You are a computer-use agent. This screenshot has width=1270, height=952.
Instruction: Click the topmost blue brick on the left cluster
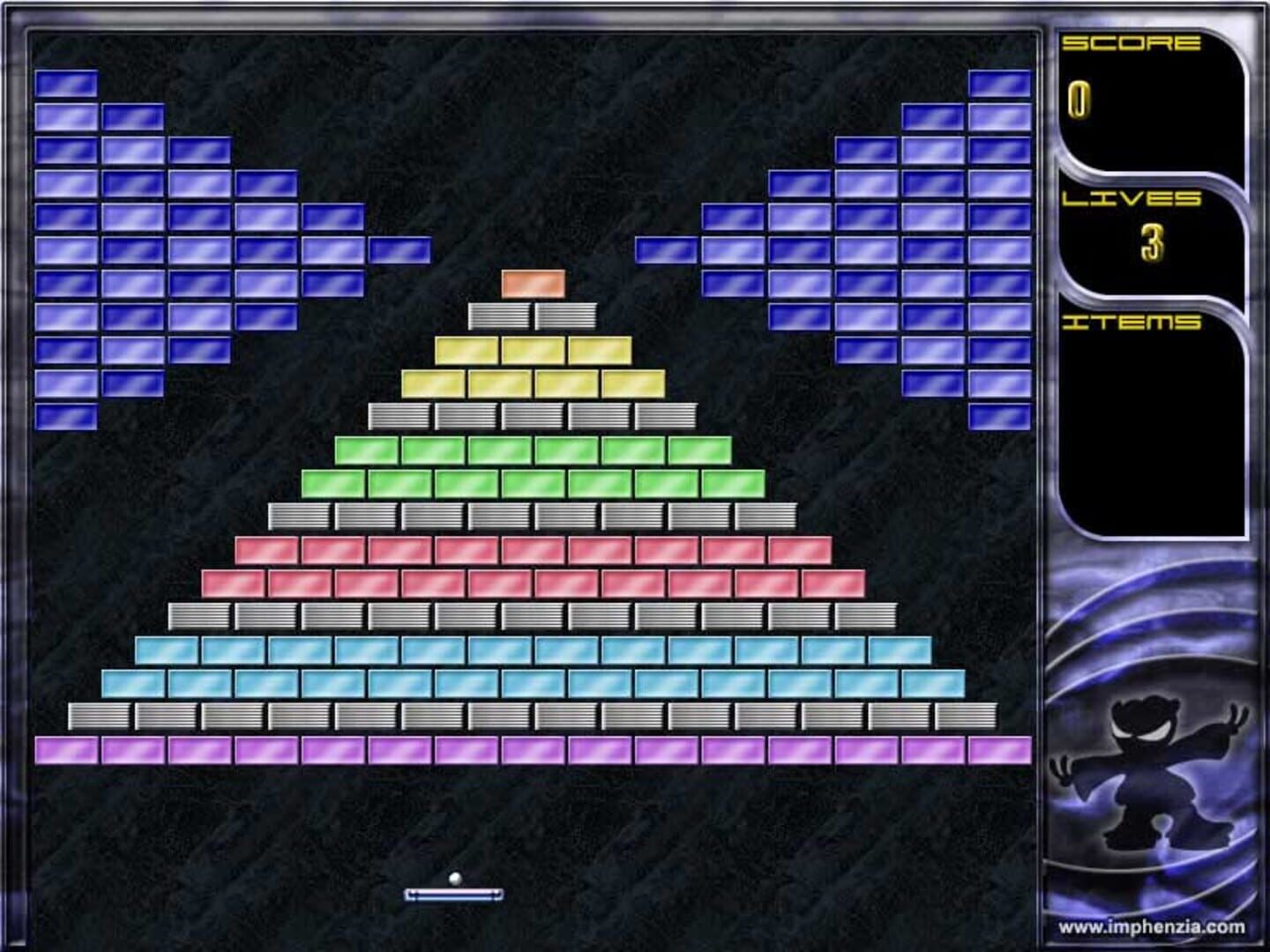coord(66,83)
